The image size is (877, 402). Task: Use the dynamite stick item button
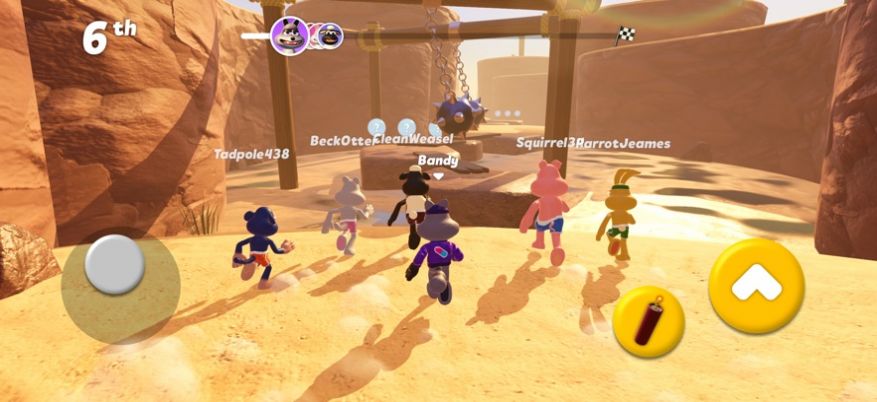(x=648, y=322)
